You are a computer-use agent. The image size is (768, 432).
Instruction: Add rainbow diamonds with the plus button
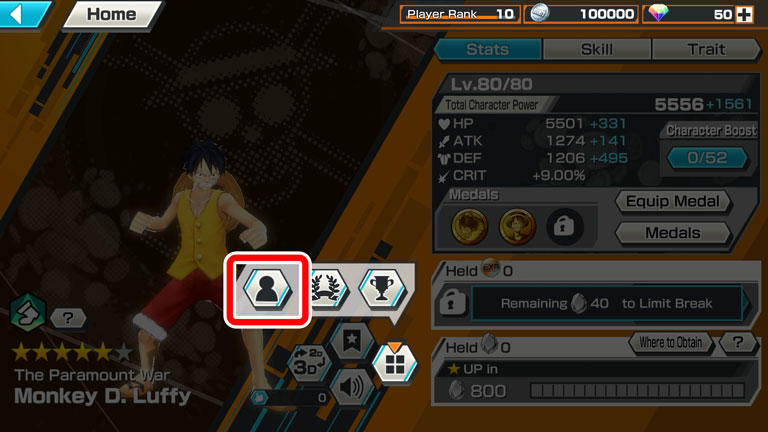pos(743,14)
